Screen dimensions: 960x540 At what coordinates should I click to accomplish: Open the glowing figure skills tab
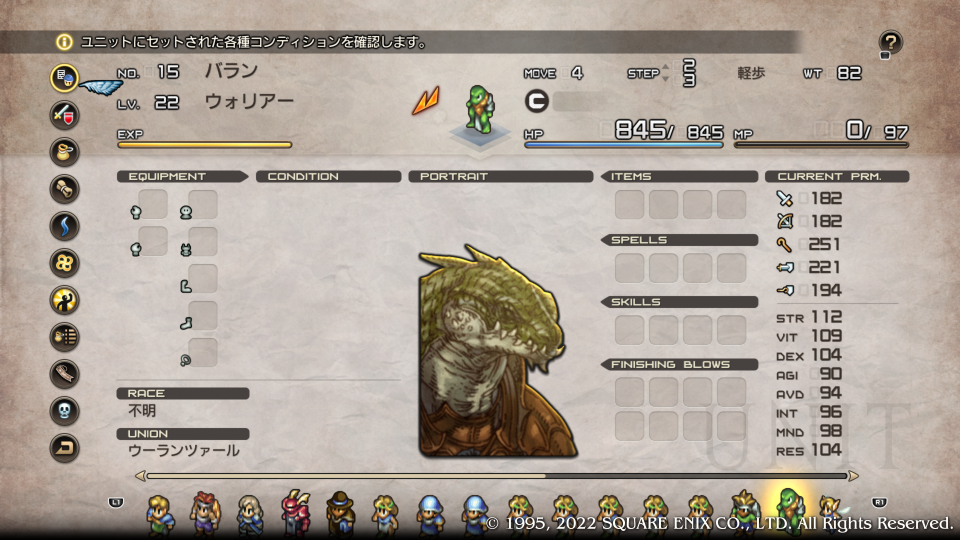point(65,299)
